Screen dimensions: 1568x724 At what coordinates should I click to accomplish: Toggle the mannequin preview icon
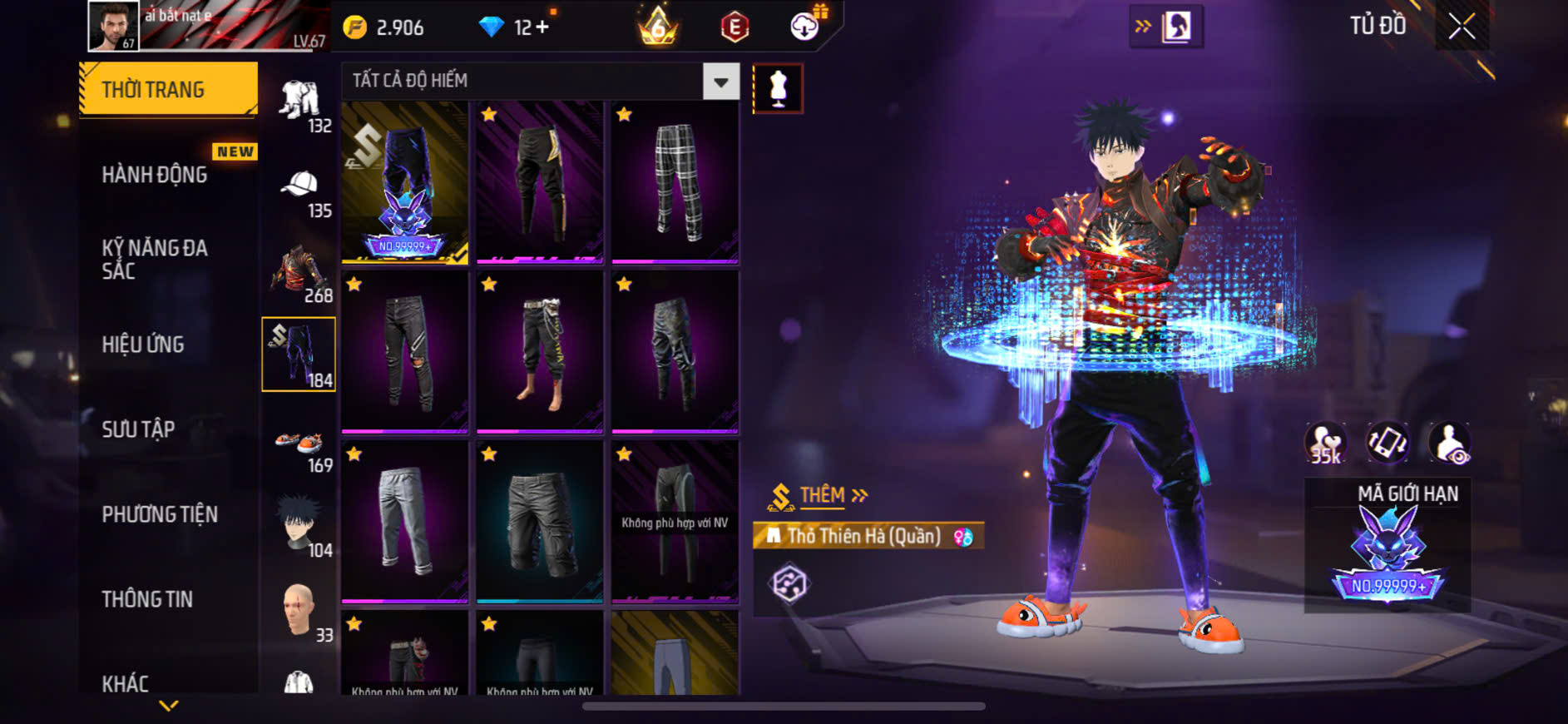778,88
